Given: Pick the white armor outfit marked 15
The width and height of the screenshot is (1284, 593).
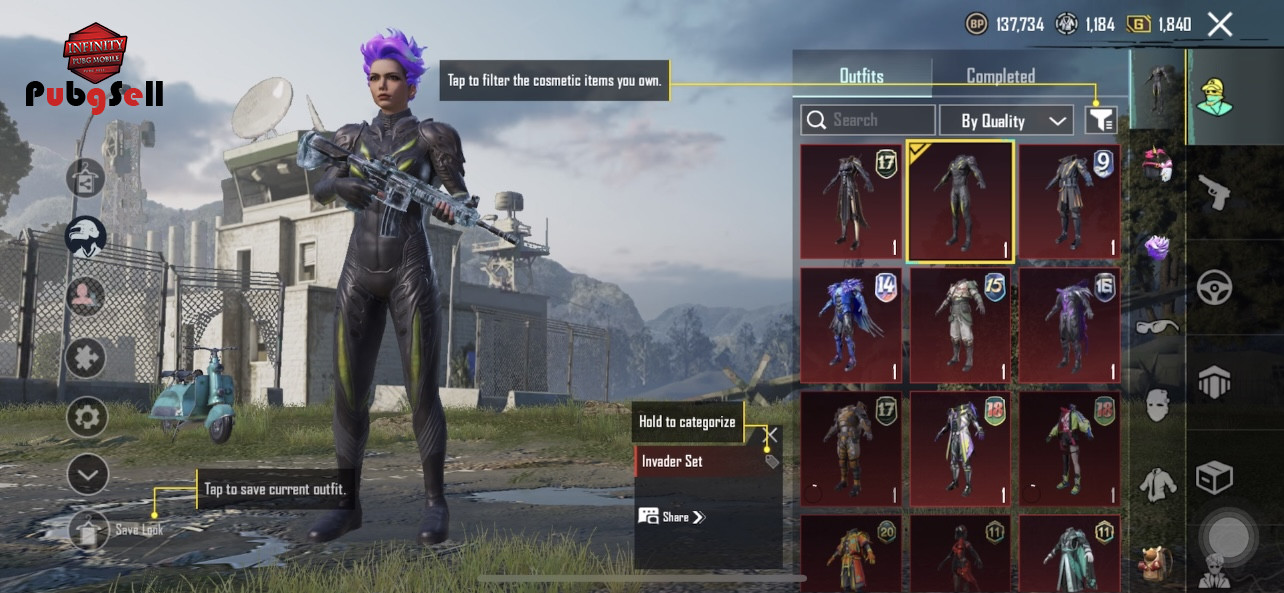Looking at the screenshot, I should click(x=960, y=325).
